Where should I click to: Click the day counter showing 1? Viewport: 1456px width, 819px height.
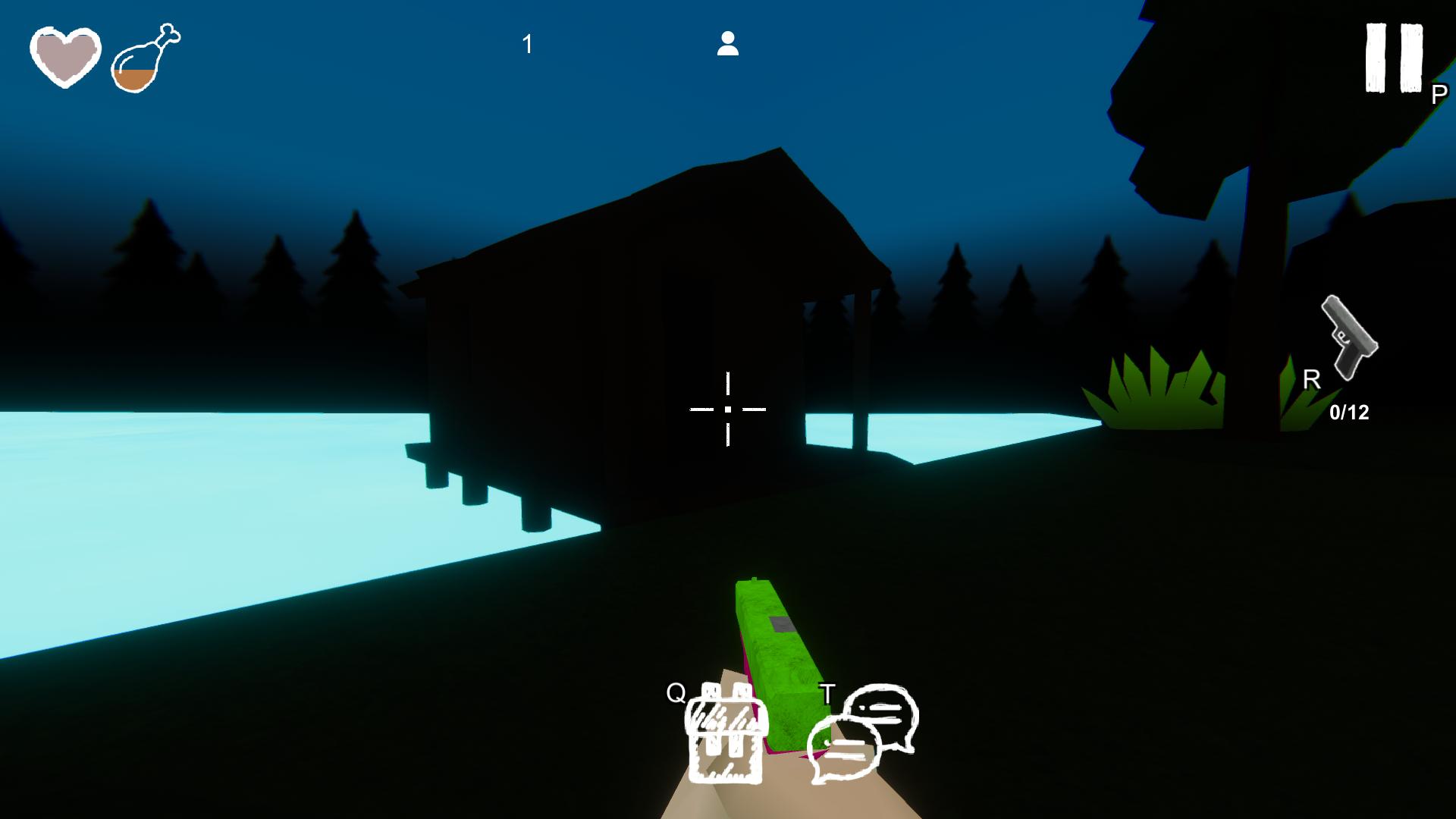click(x=526, y=44)
